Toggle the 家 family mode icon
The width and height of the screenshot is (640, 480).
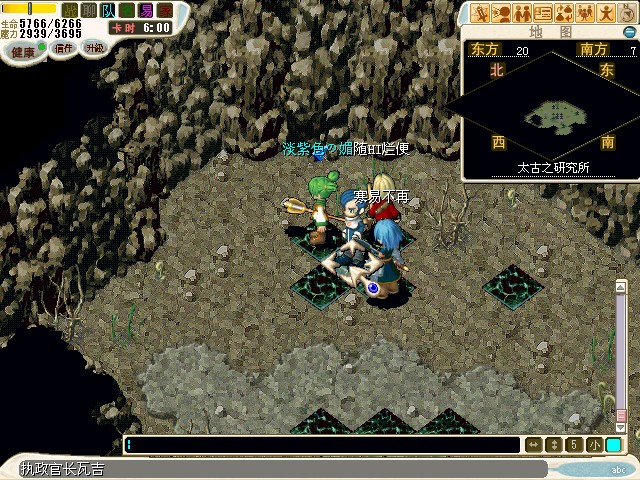[x=165, y=9]
